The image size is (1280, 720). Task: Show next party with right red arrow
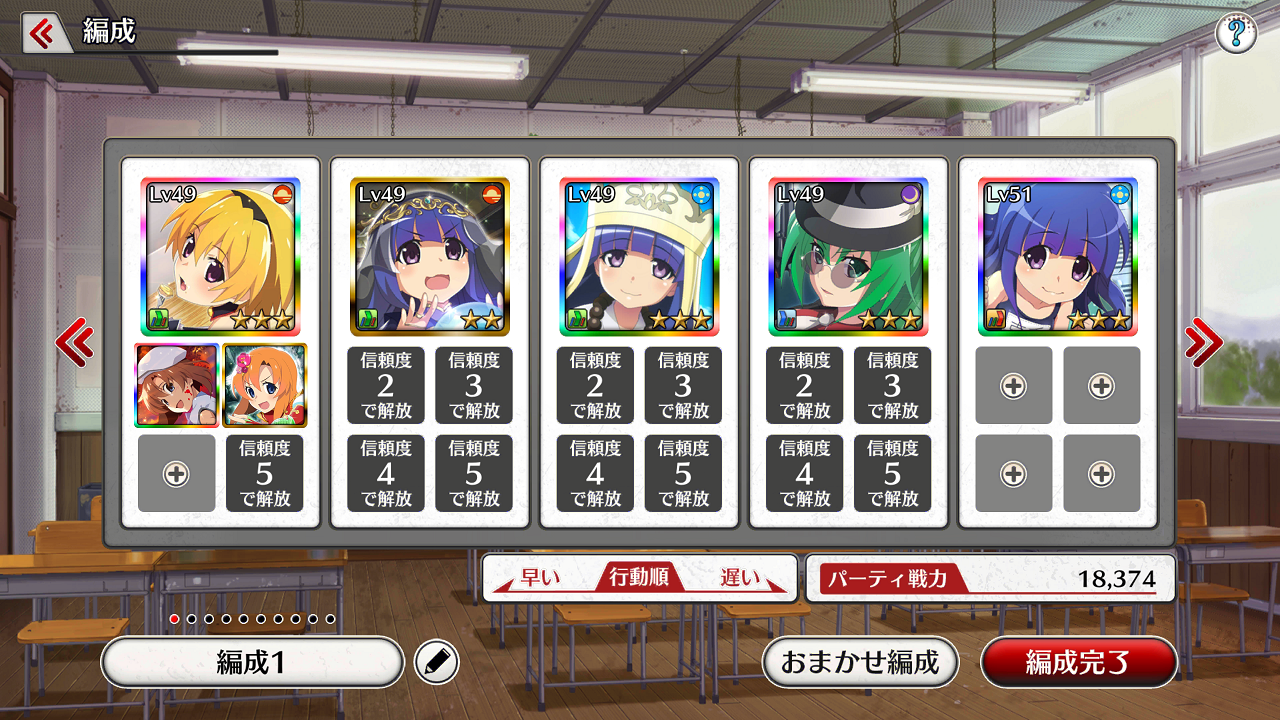click(x=1202, y=343)
